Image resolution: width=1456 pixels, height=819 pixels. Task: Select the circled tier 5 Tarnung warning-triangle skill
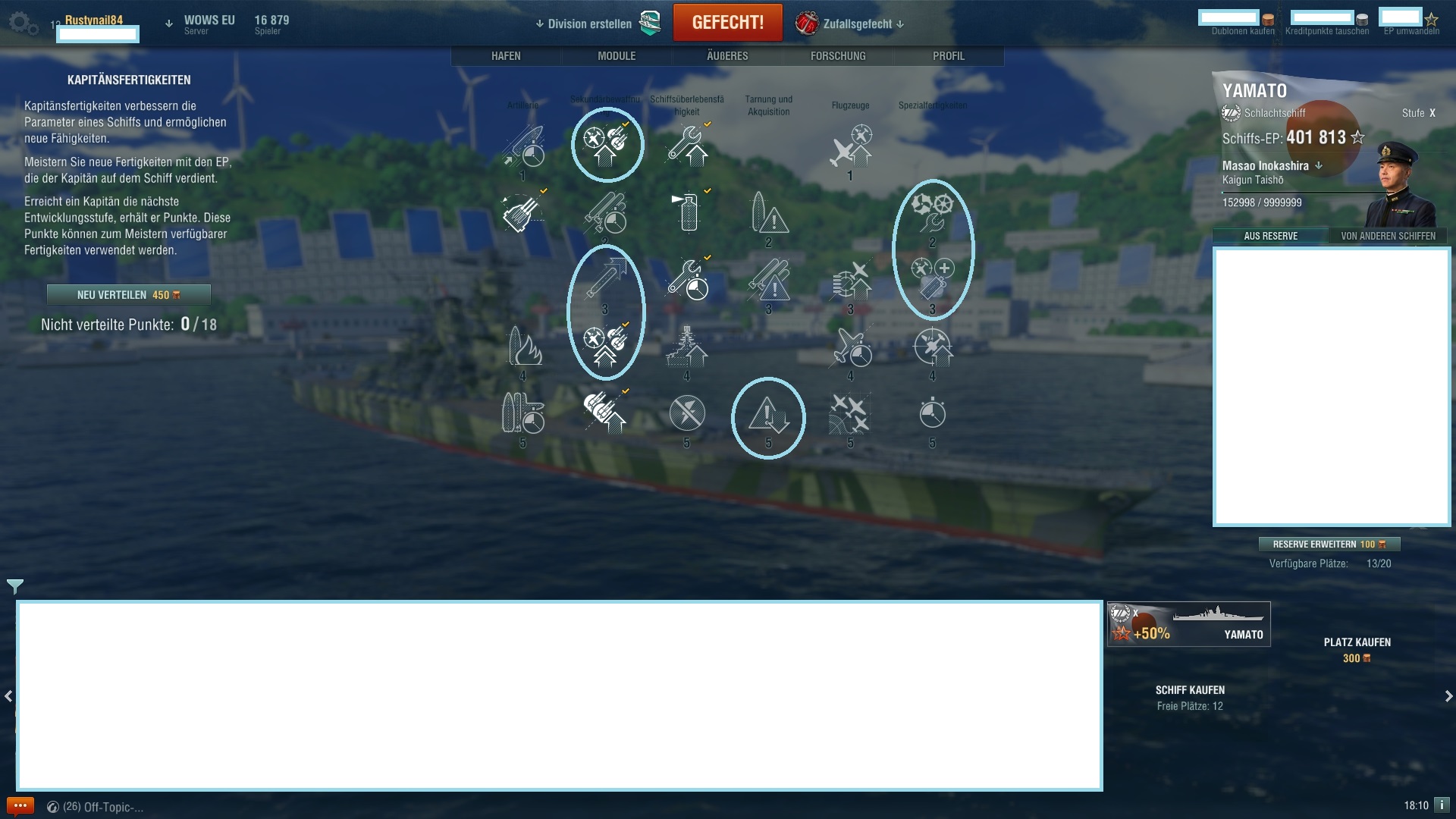pos(768,416)
